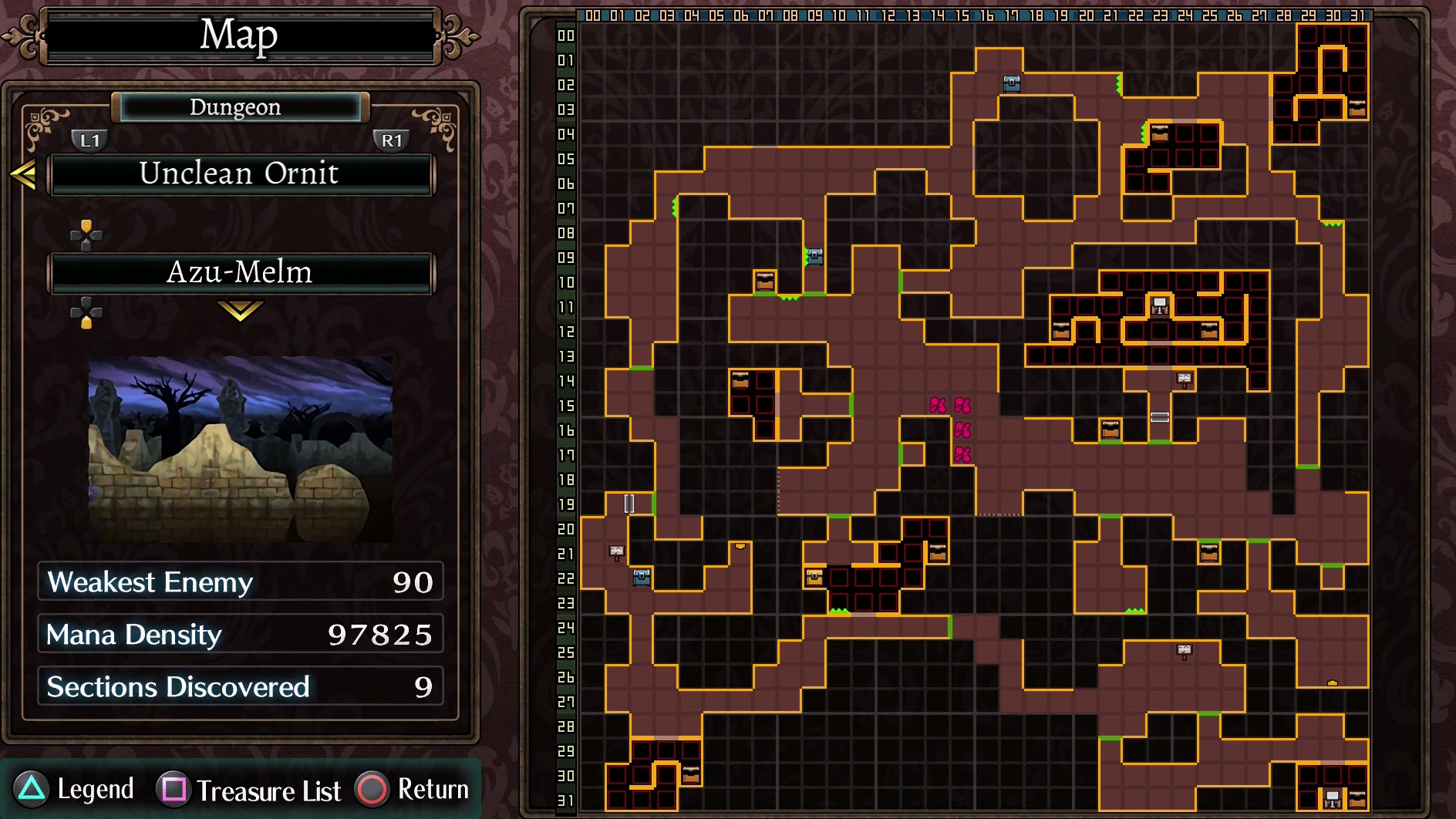Click the yellow down arrow below Azu-Melm

pos(240,311)
